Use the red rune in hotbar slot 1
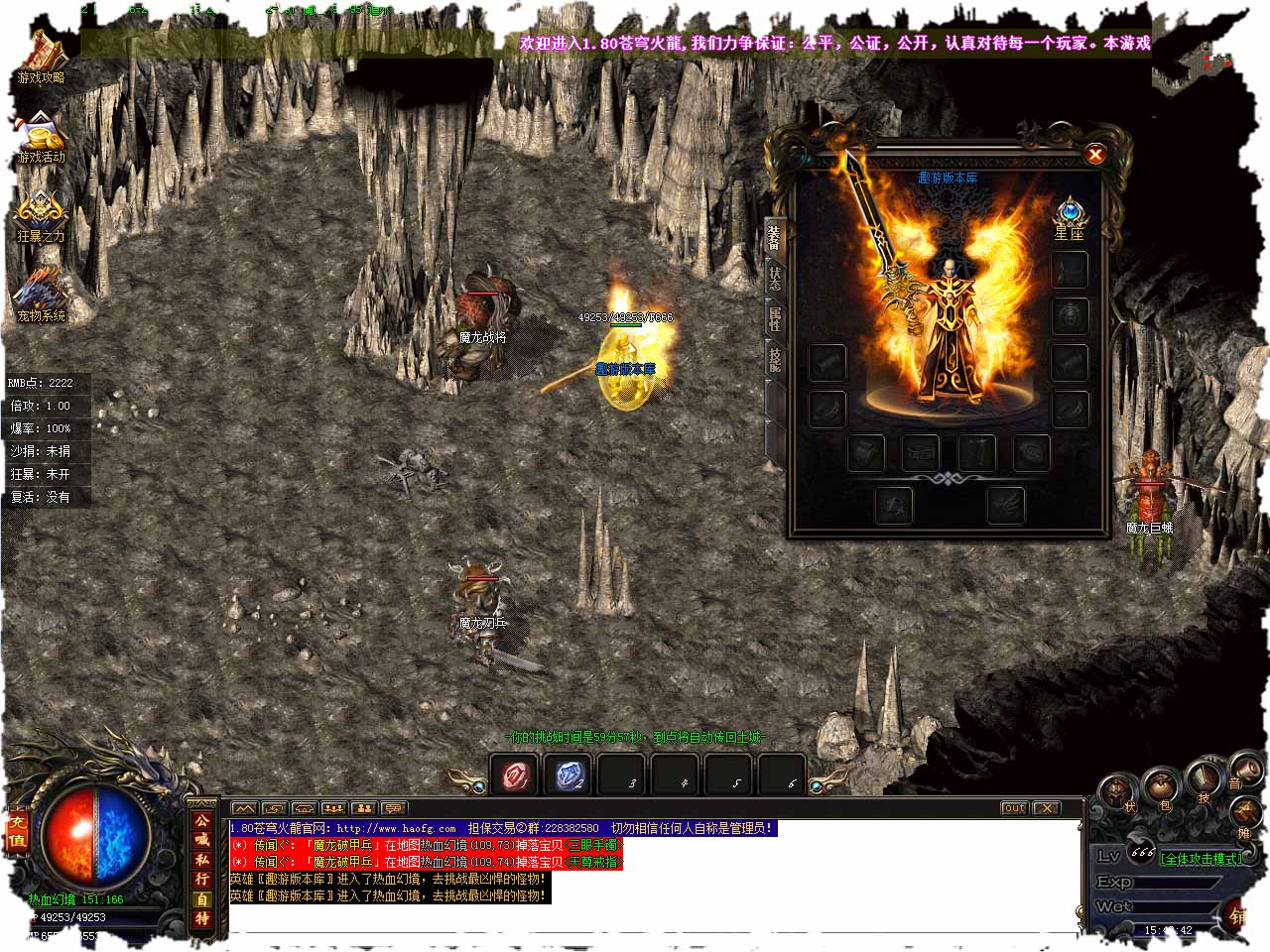This screenshot has width=1270, height=952. (x=515, y=775)
